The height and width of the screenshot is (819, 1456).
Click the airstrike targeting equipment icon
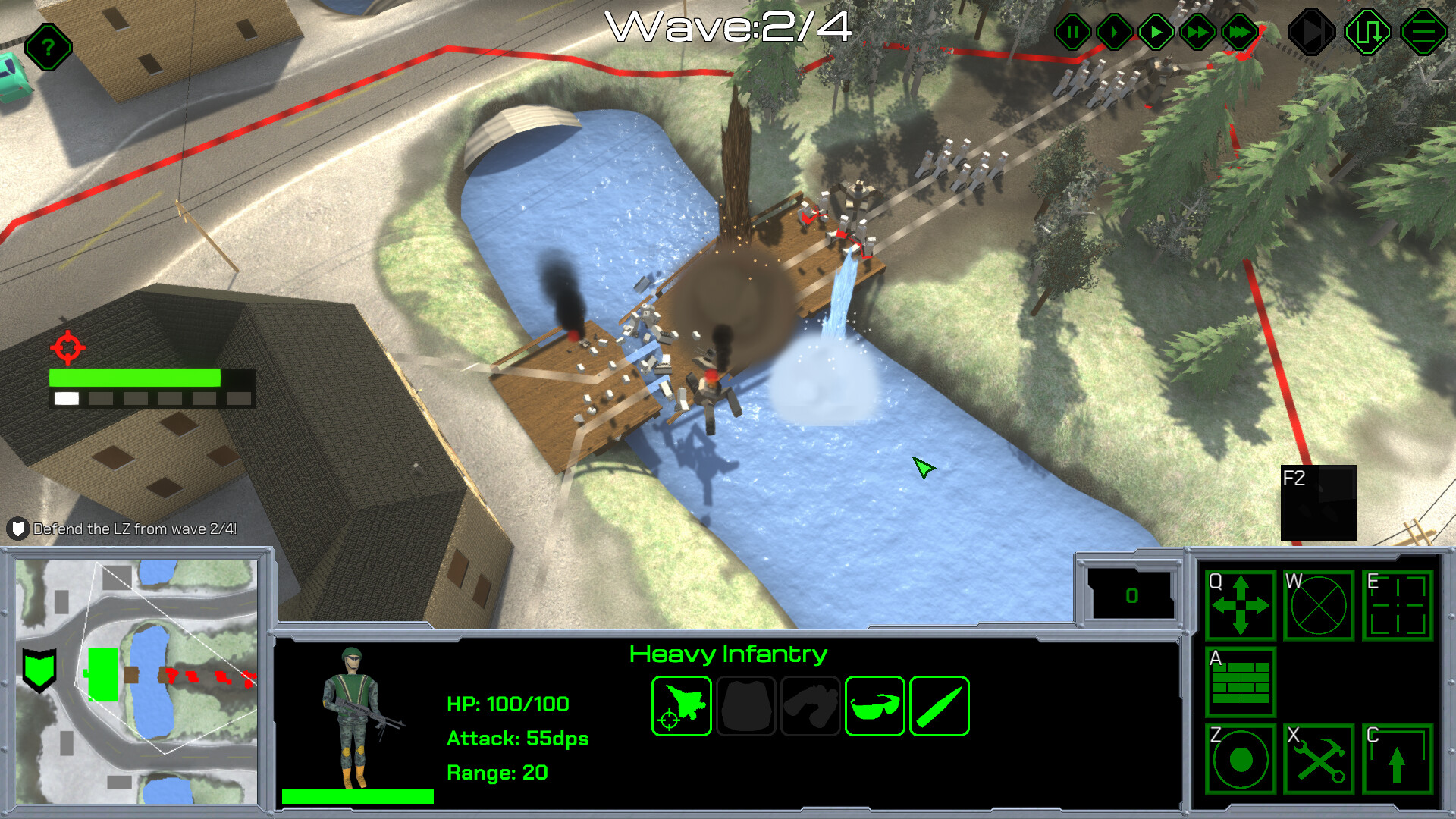[680, 706]
